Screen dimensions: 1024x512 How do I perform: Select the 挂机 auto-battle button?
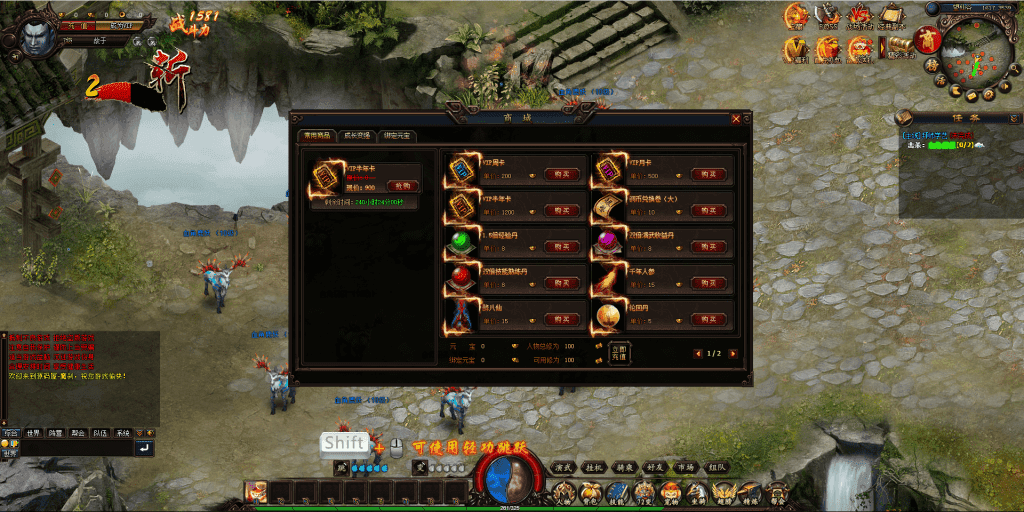[x=594, y=467]
